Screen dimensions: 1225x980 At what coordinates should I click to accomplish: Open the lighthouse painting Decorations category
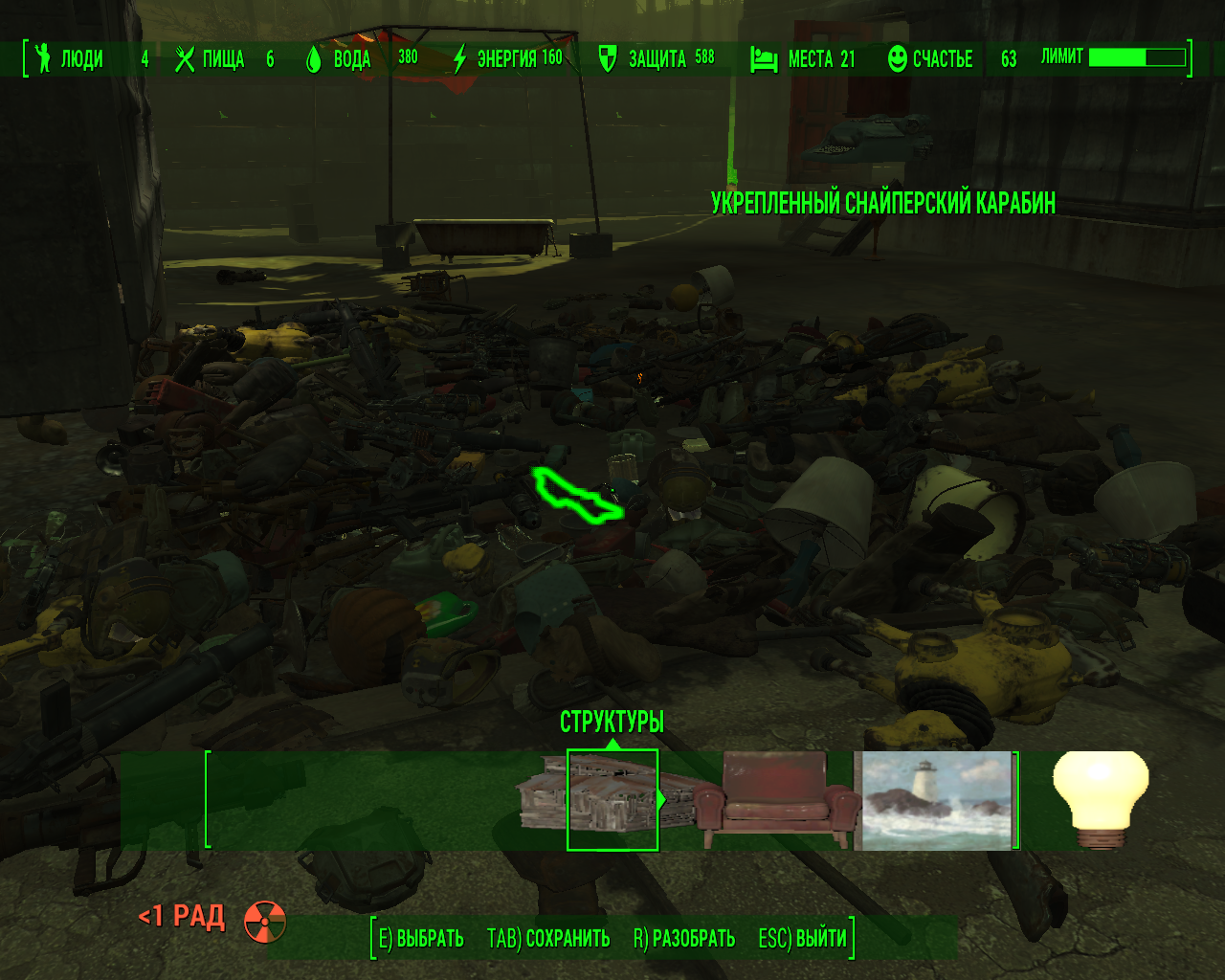pos(936,800)
